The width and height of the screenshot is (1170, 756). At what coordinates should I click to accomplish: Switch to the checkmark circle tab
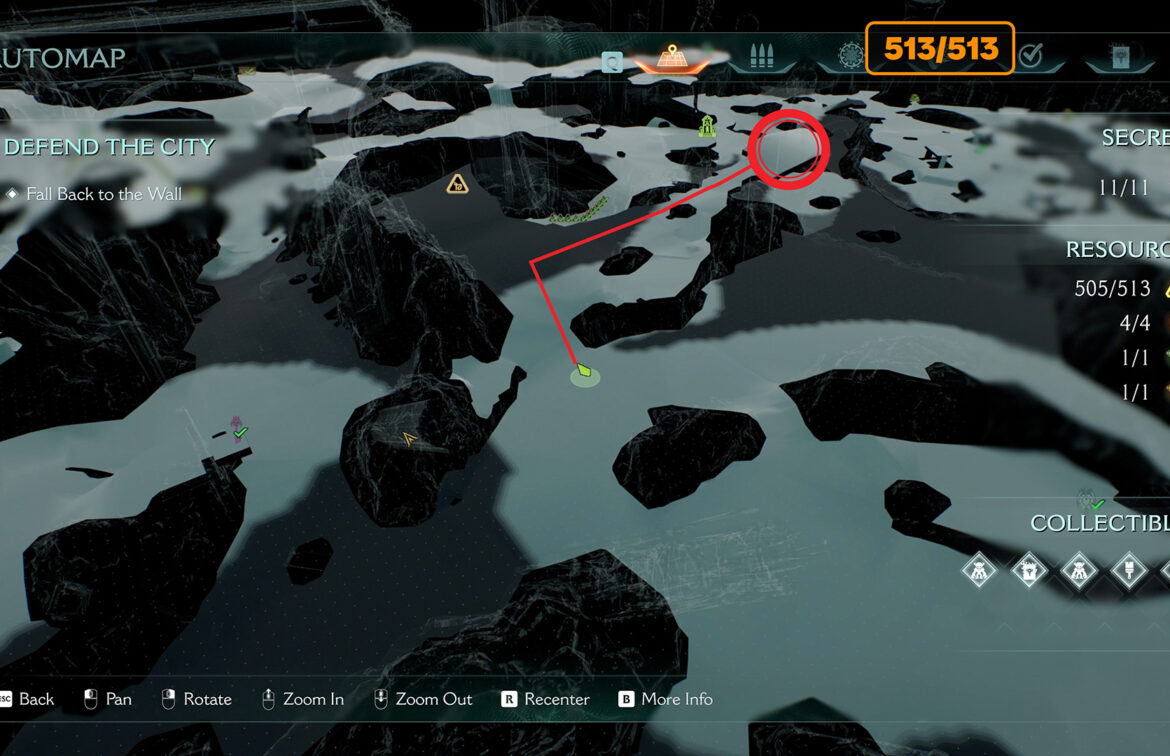pos(1030,57)
